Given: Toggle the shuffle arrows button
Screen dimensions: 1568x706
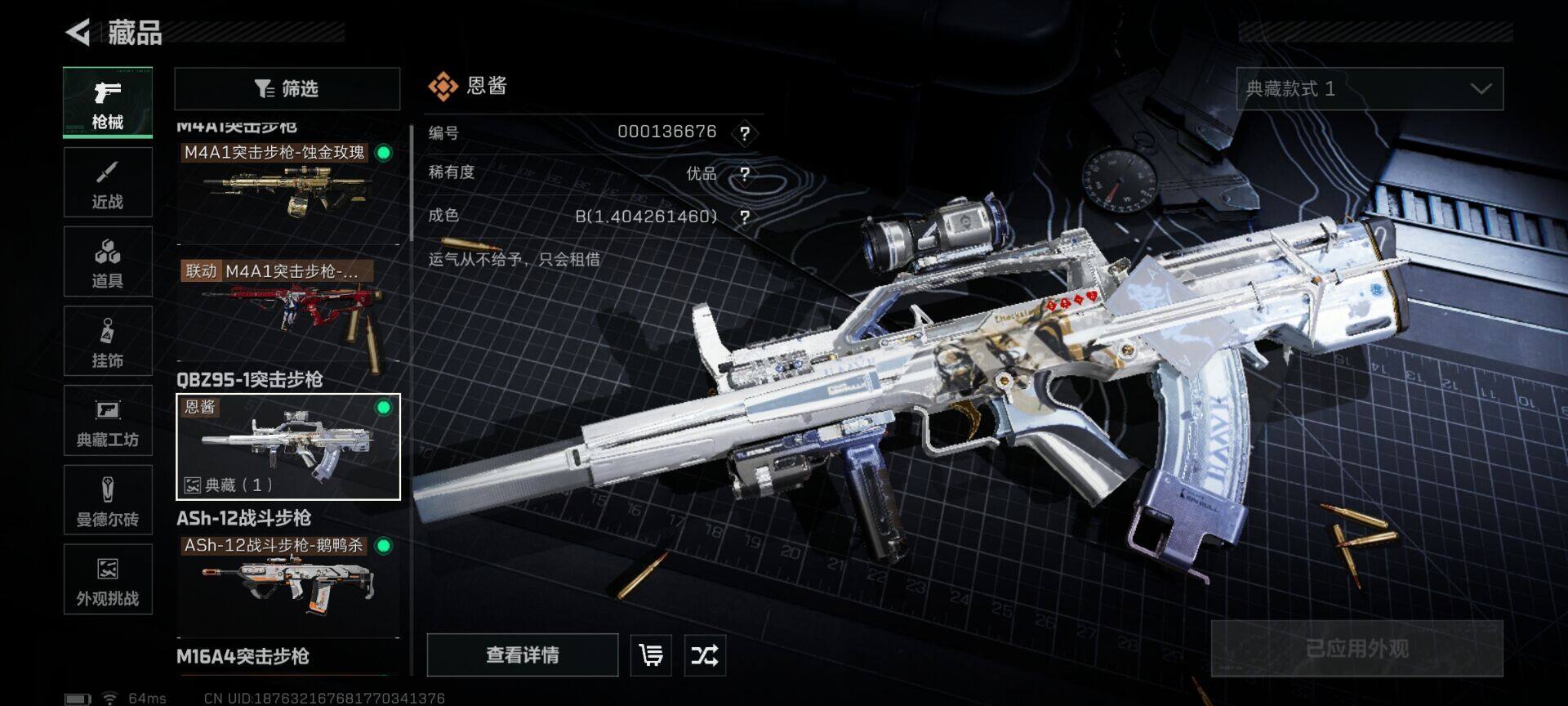Looking at the screenshot, I should (704, 655).
